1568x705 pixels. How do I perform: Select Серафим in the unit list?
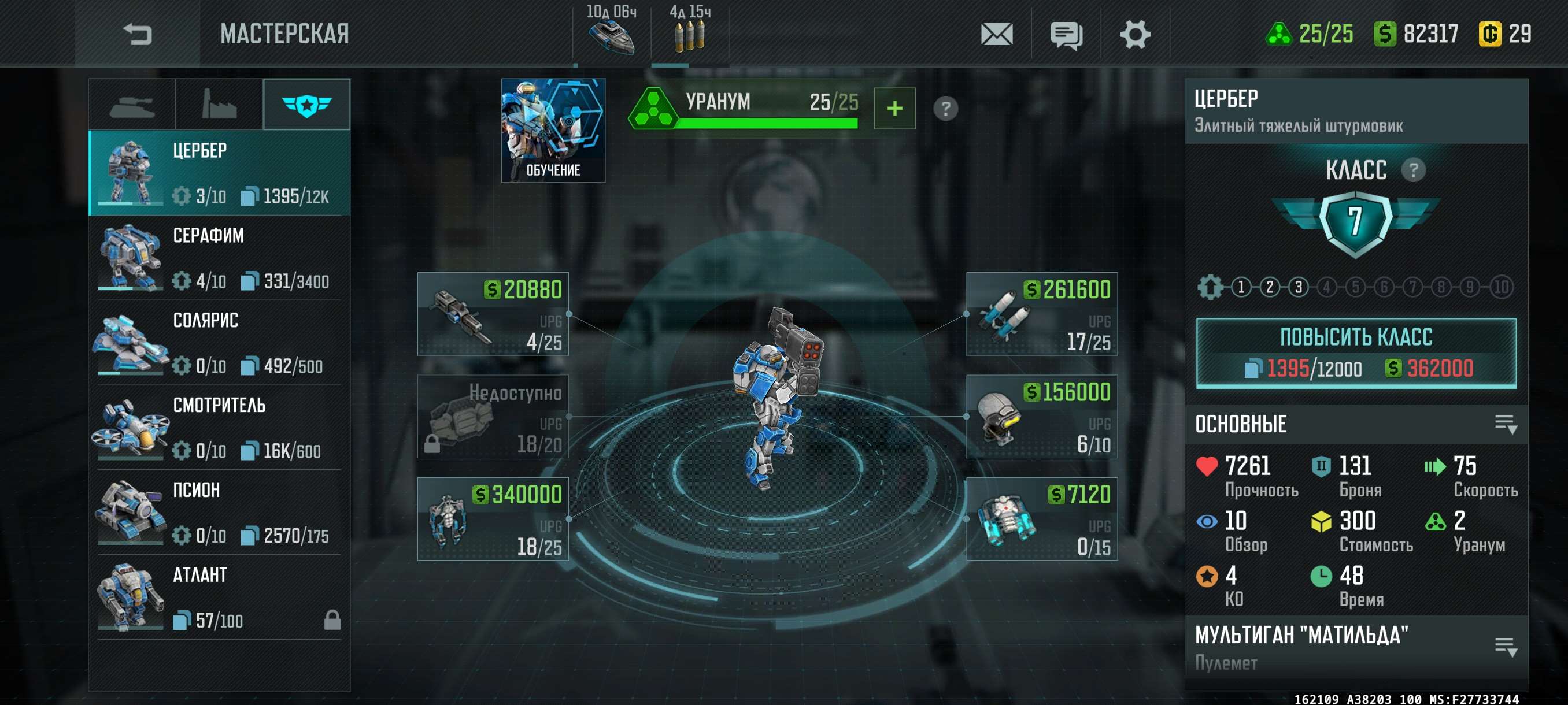(219, 258)
